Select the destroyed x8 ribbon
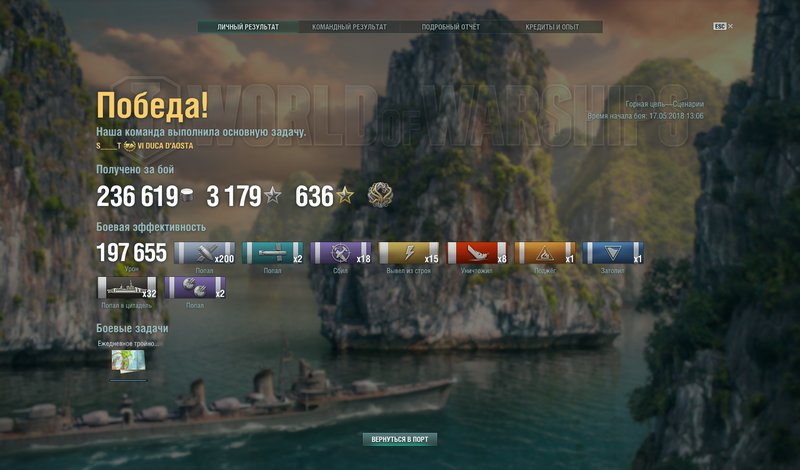Screen dimensions: 800x470 point(477,253)
